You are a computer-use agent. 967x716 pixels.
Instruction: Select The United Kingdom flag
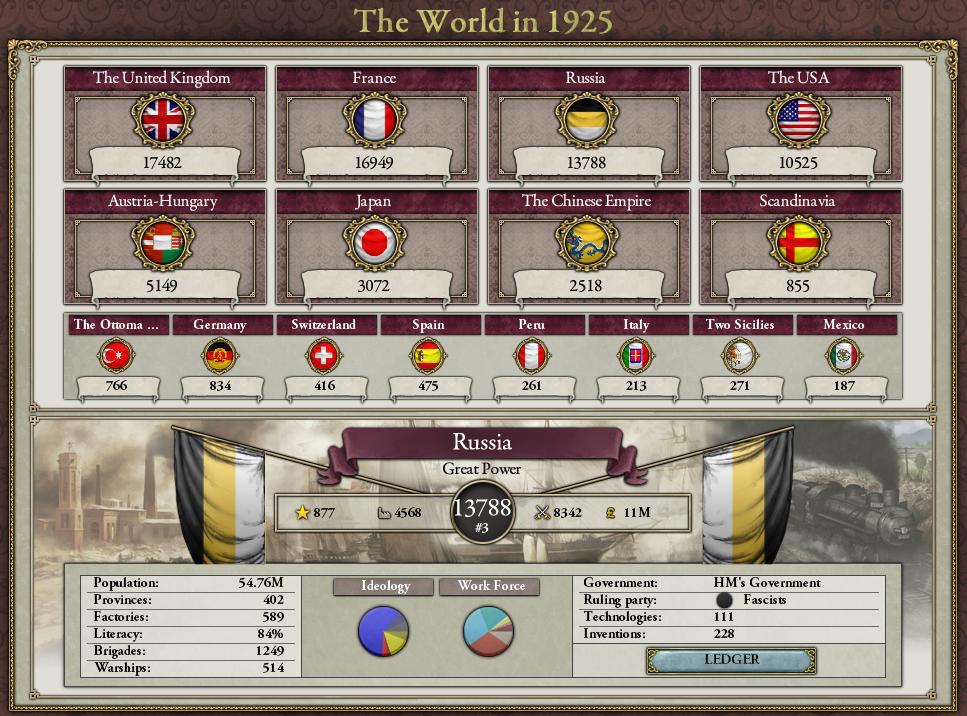pos(162,121)
